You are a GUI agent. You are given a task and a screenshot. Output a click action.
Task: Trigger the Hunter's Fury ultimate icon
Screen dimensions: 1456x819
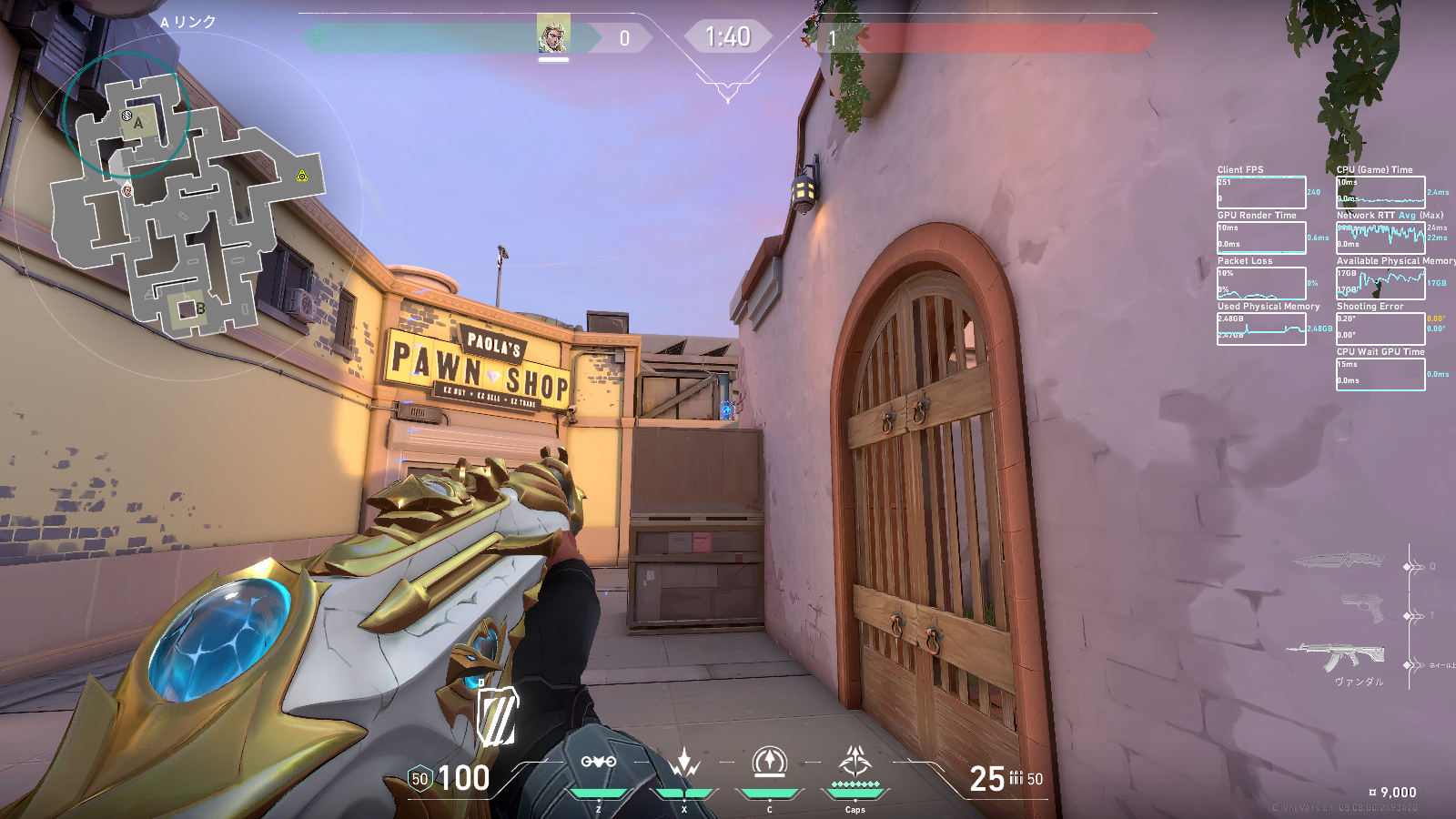click(x=855, y=762)
